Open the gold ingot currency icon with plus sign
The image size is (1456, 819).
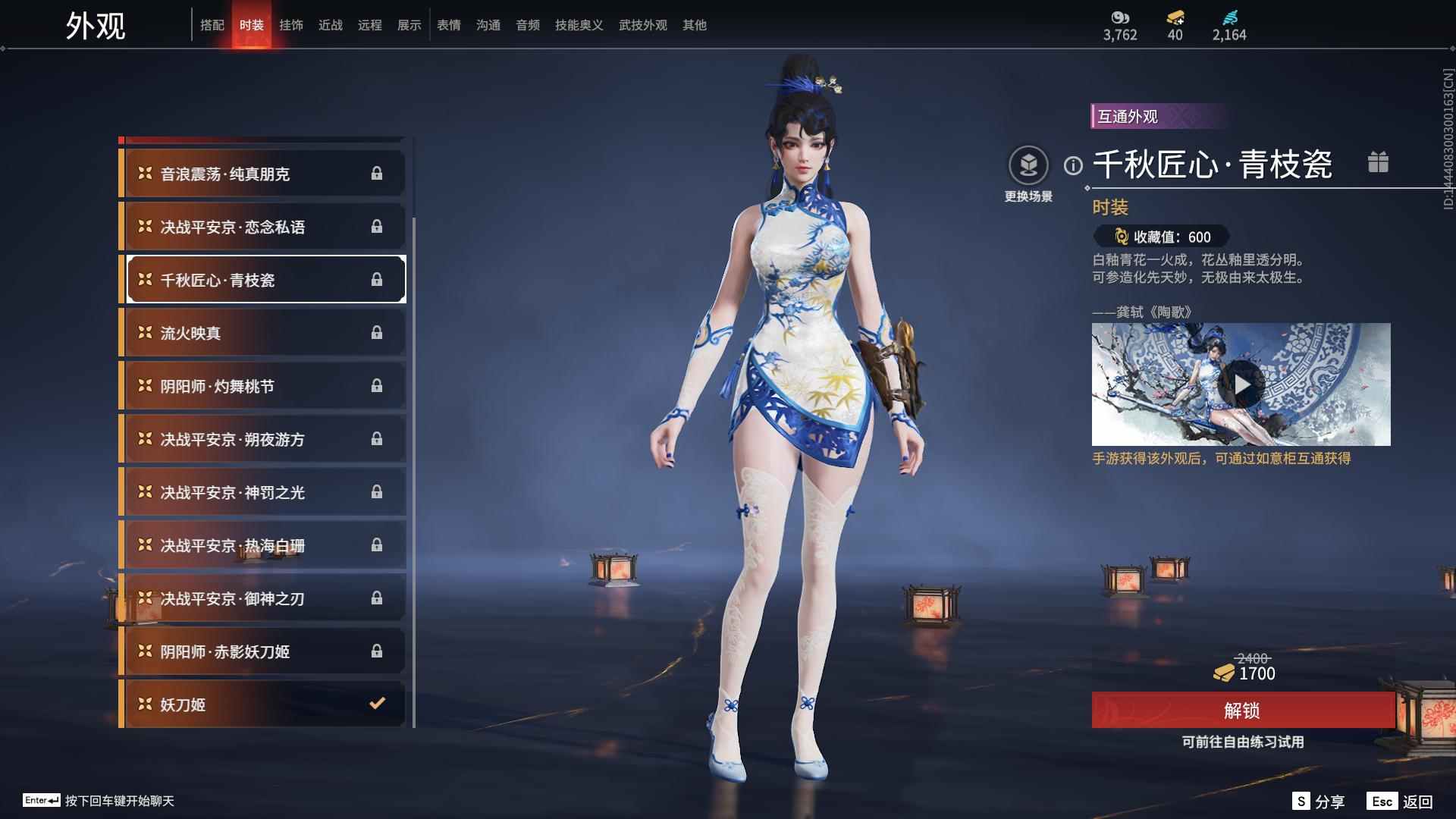[1174, 17]
